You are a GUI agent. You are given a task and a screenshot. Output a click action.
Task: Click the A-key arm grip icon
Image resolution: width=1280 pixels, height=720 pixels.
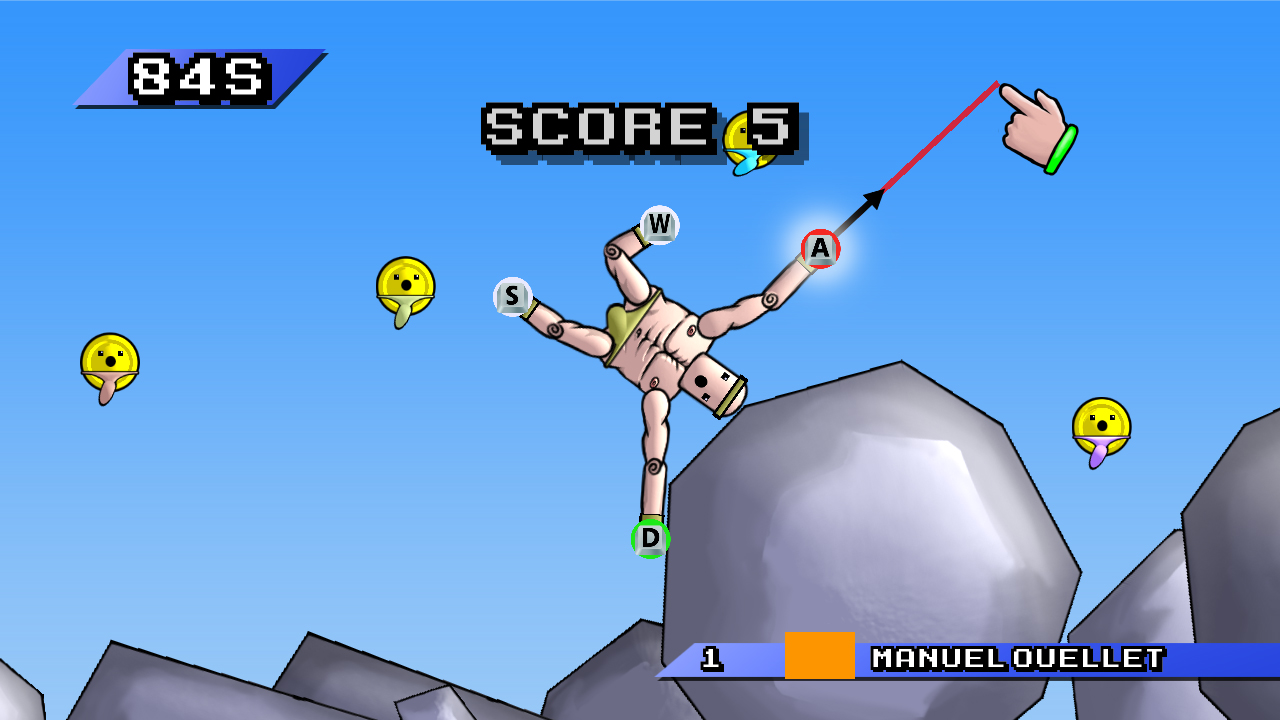pyautogui.click(x=819, y=250)
